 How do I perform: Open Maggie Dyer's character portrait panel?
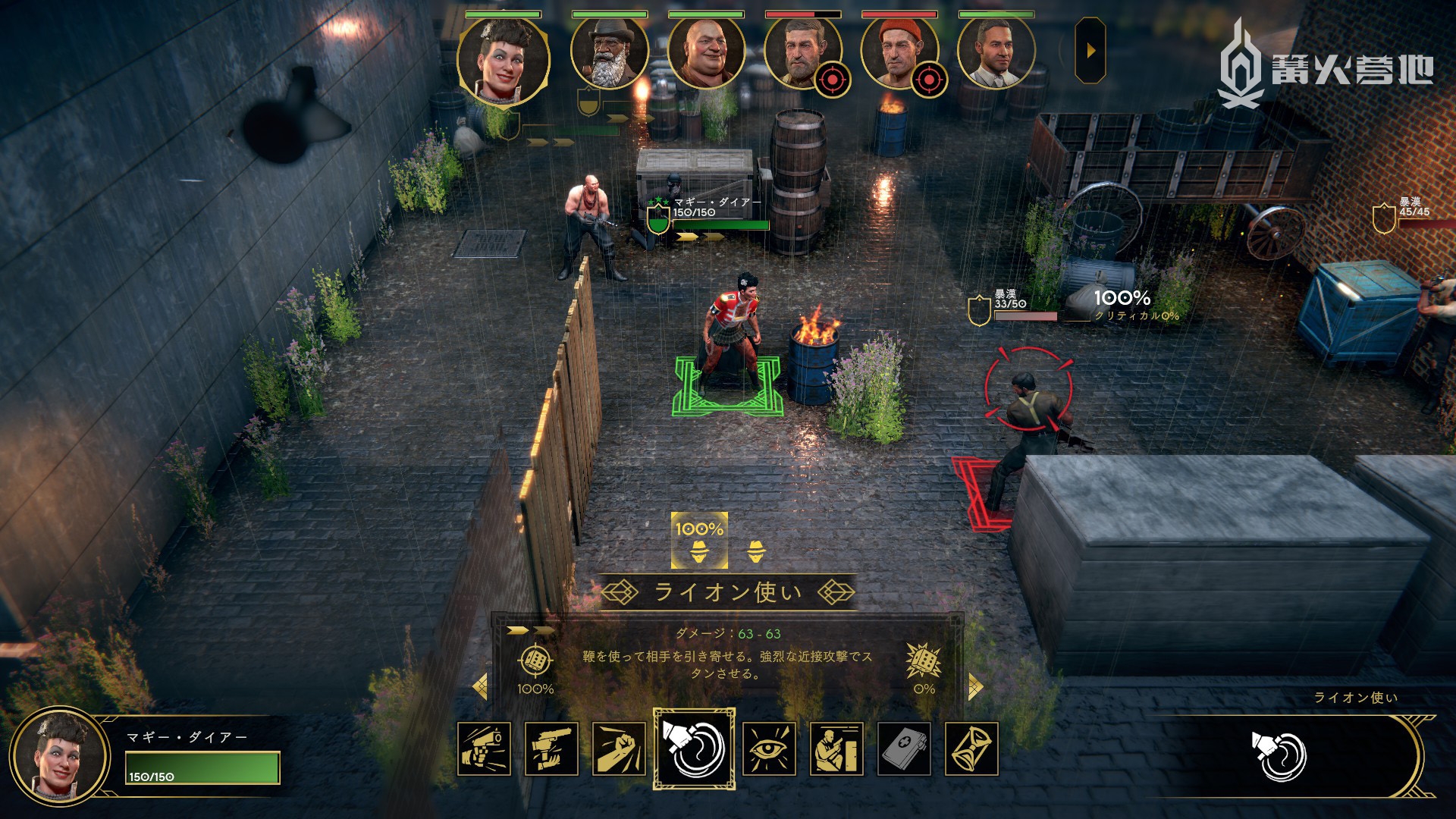[x=60, y=758]
